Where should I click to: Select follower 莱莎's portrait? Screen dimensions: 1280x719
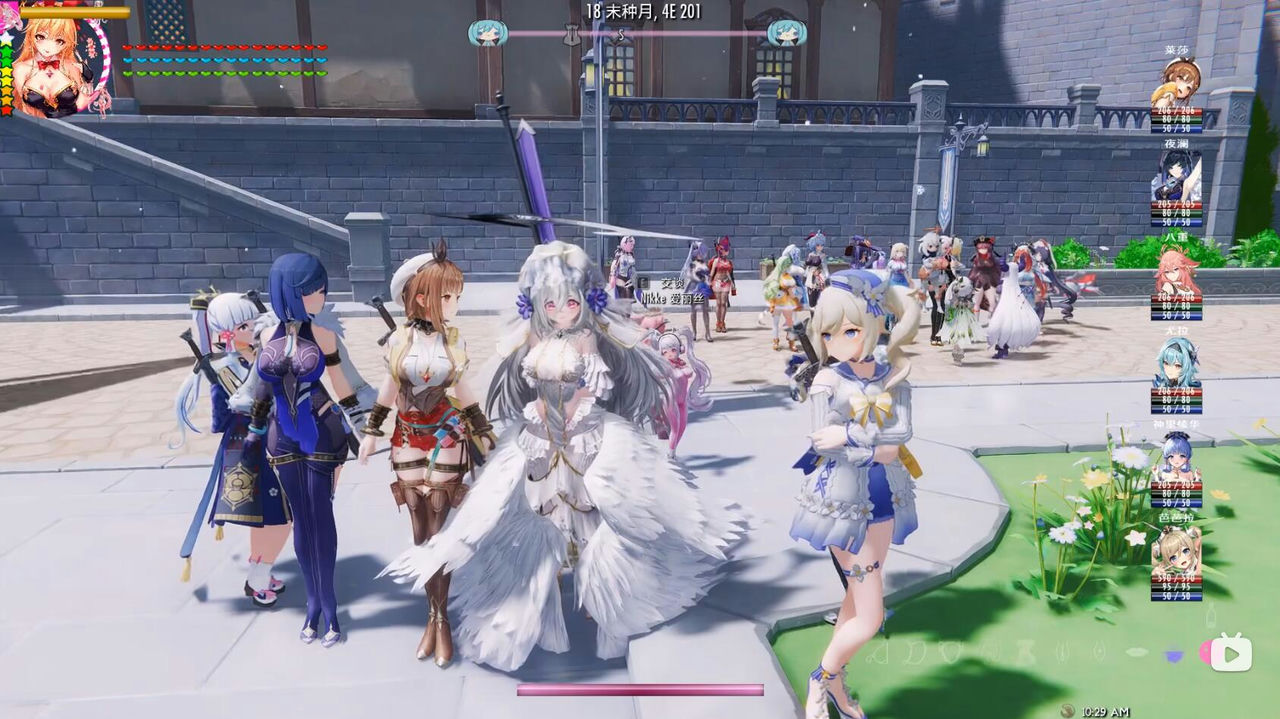click(x=1177, y=82)
